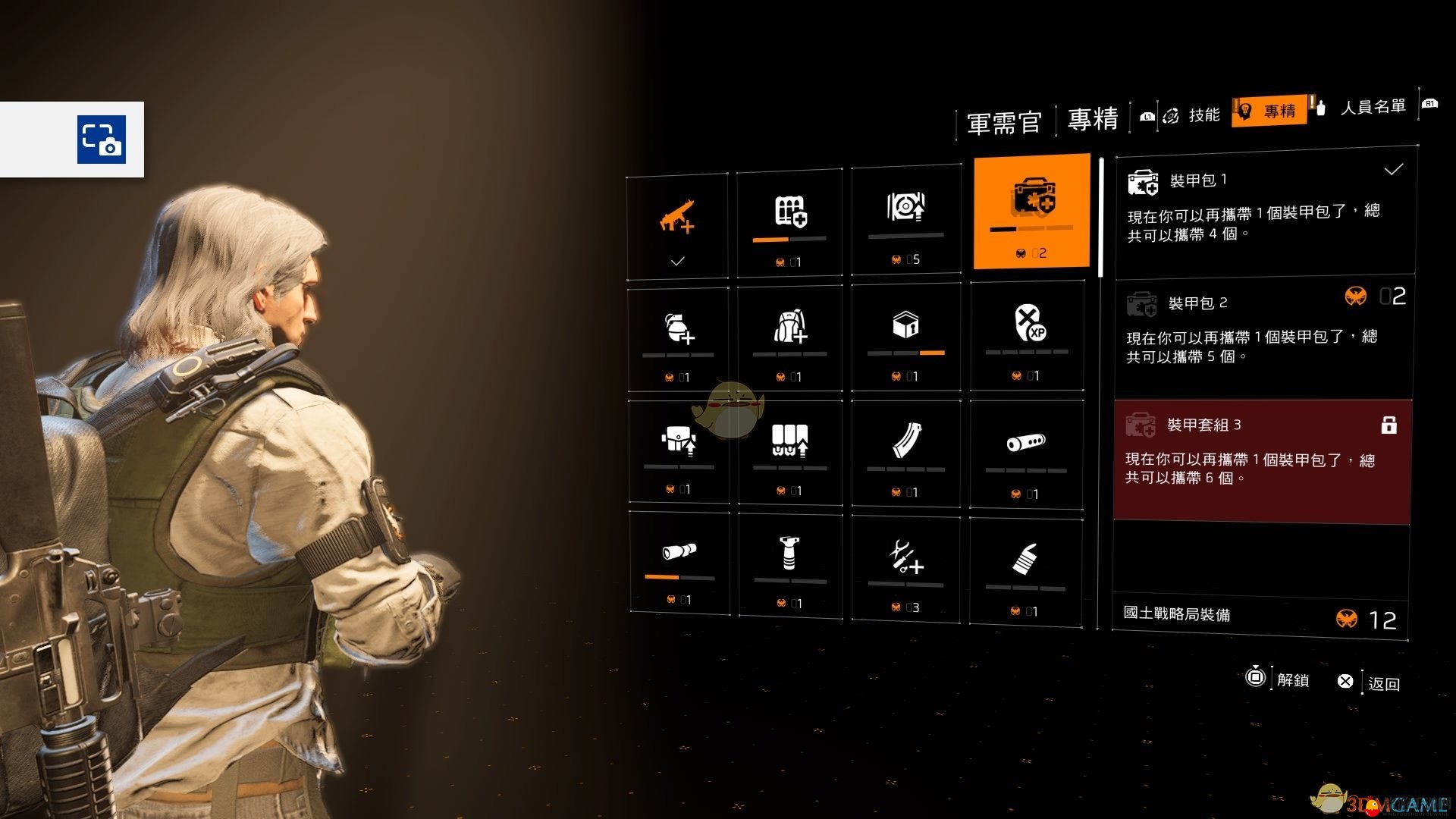Switch to the 技能 tab
Screen dimensions: 1456x819
point(1203,115)
